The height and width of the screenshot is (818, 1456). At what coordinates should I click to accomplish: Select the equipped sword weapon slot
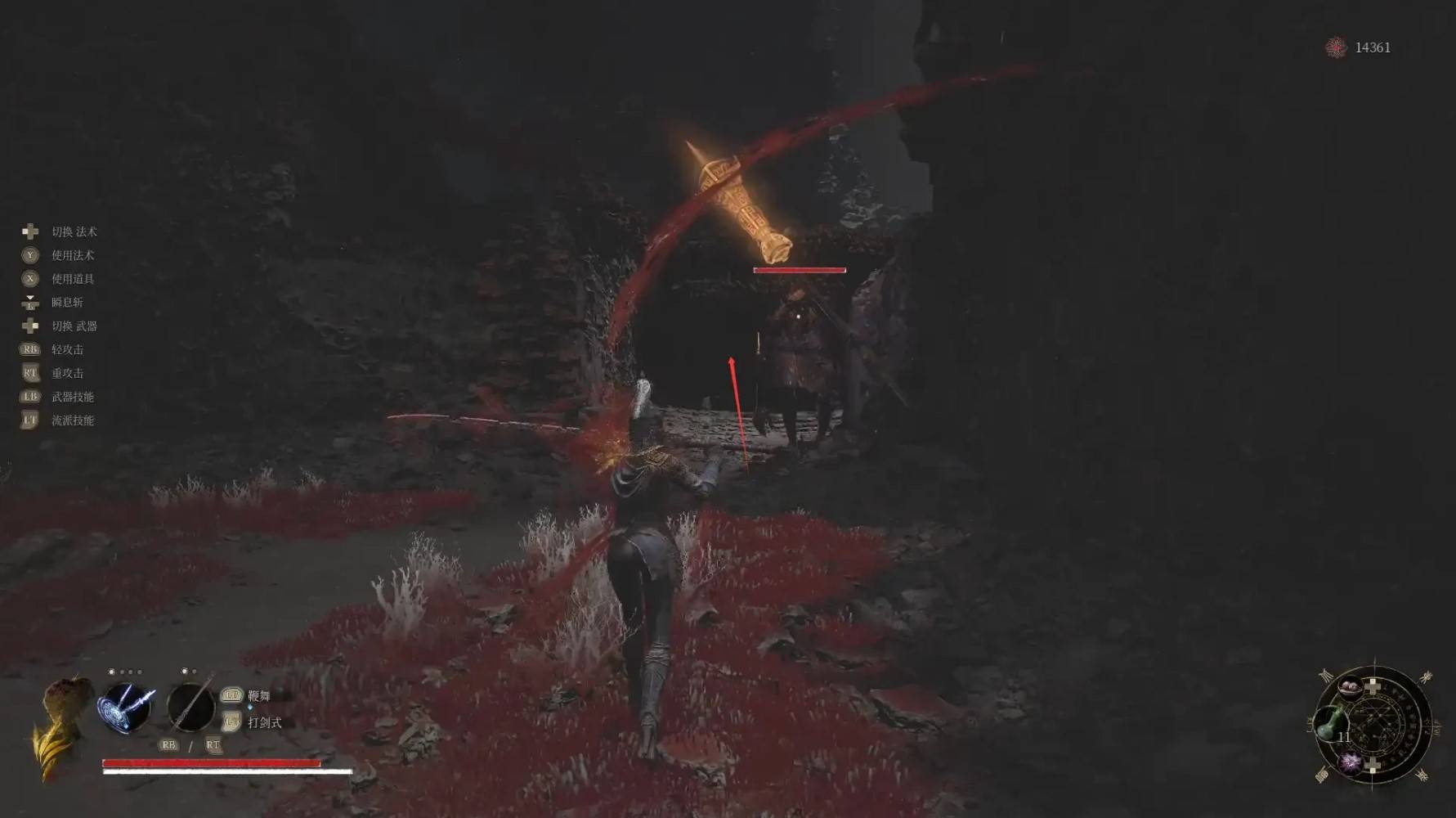coord(190,707)
